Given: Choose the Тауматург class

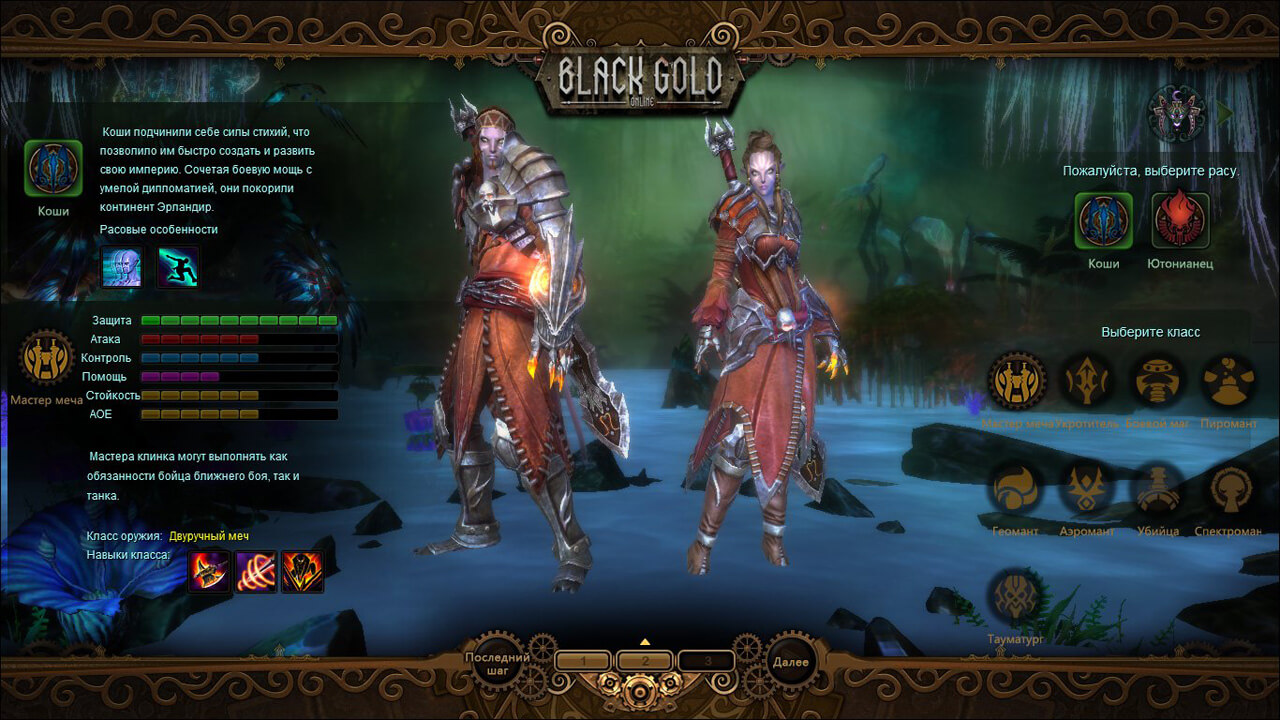Looking at the screenshot, I should [x=1017, y=596].
